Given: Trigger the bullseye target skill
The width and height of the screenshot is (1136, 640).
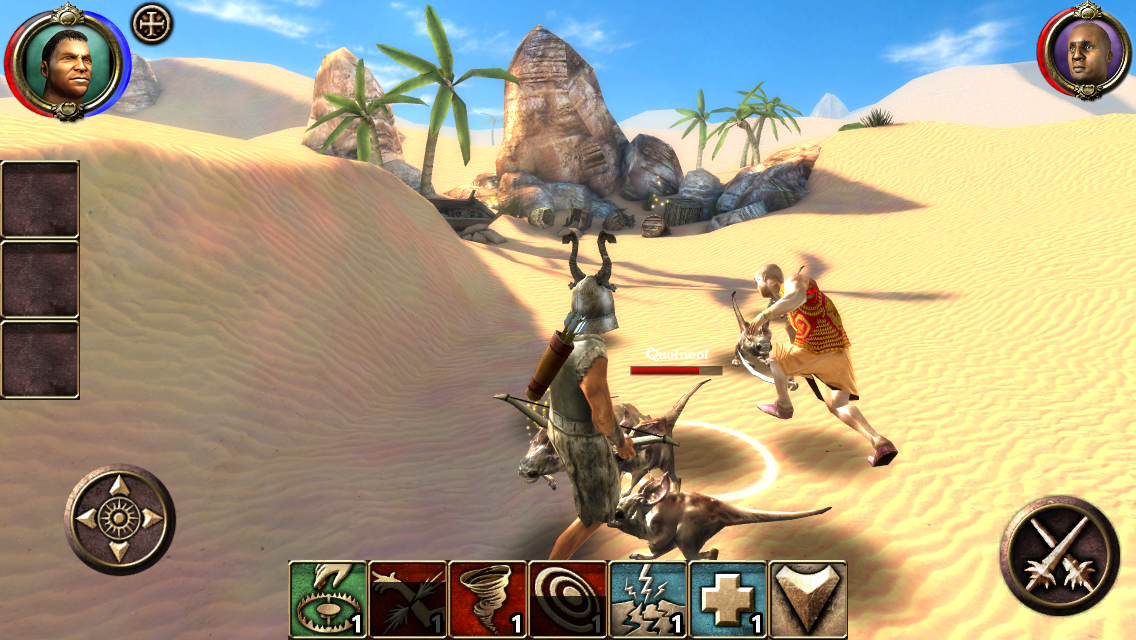Looking at the screenshot, I should click(567, 599).
